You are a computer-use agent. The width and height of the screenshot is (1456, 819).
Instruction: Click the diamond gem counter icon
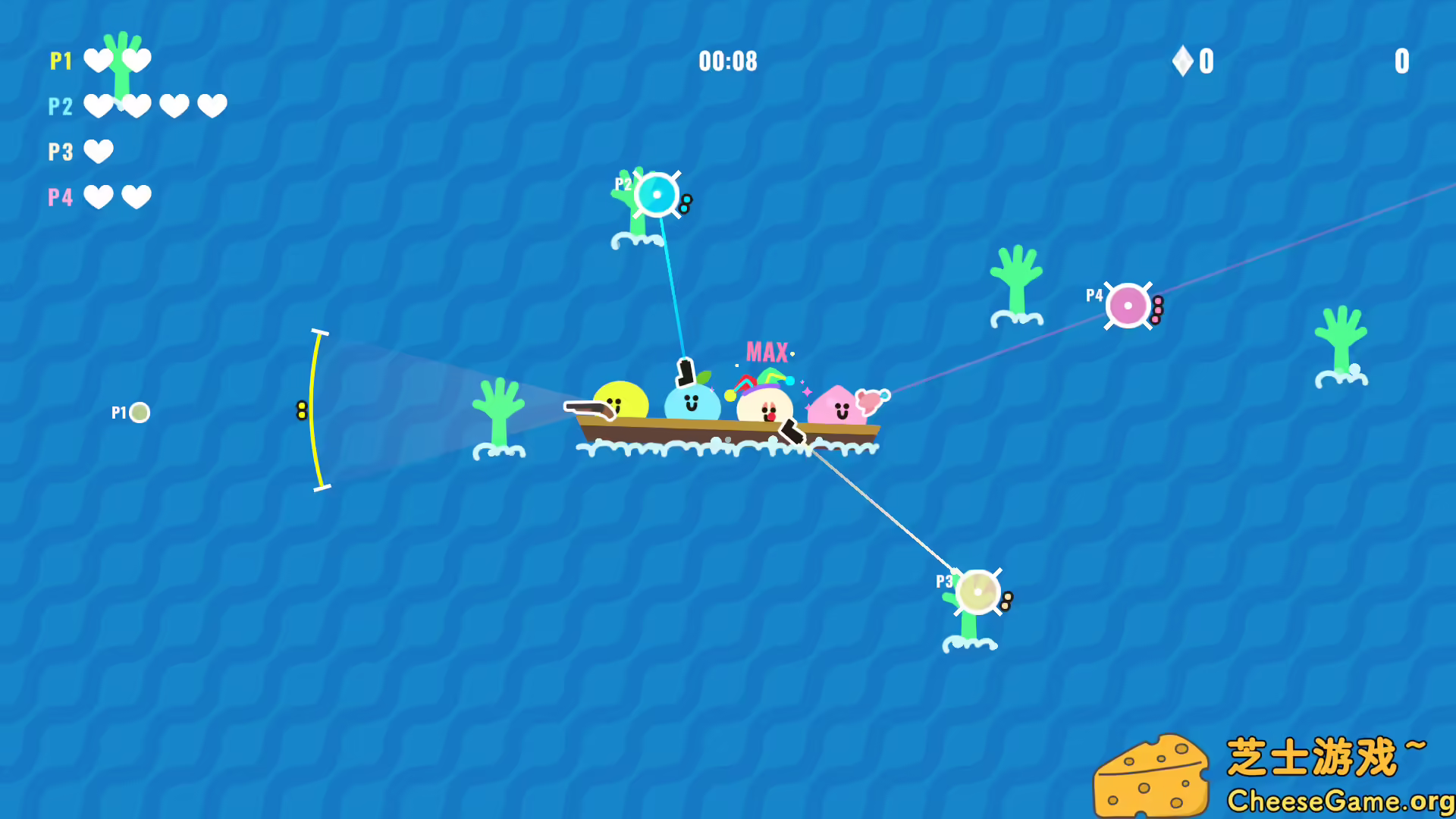pyautogui.click(x=1182, y=61)
